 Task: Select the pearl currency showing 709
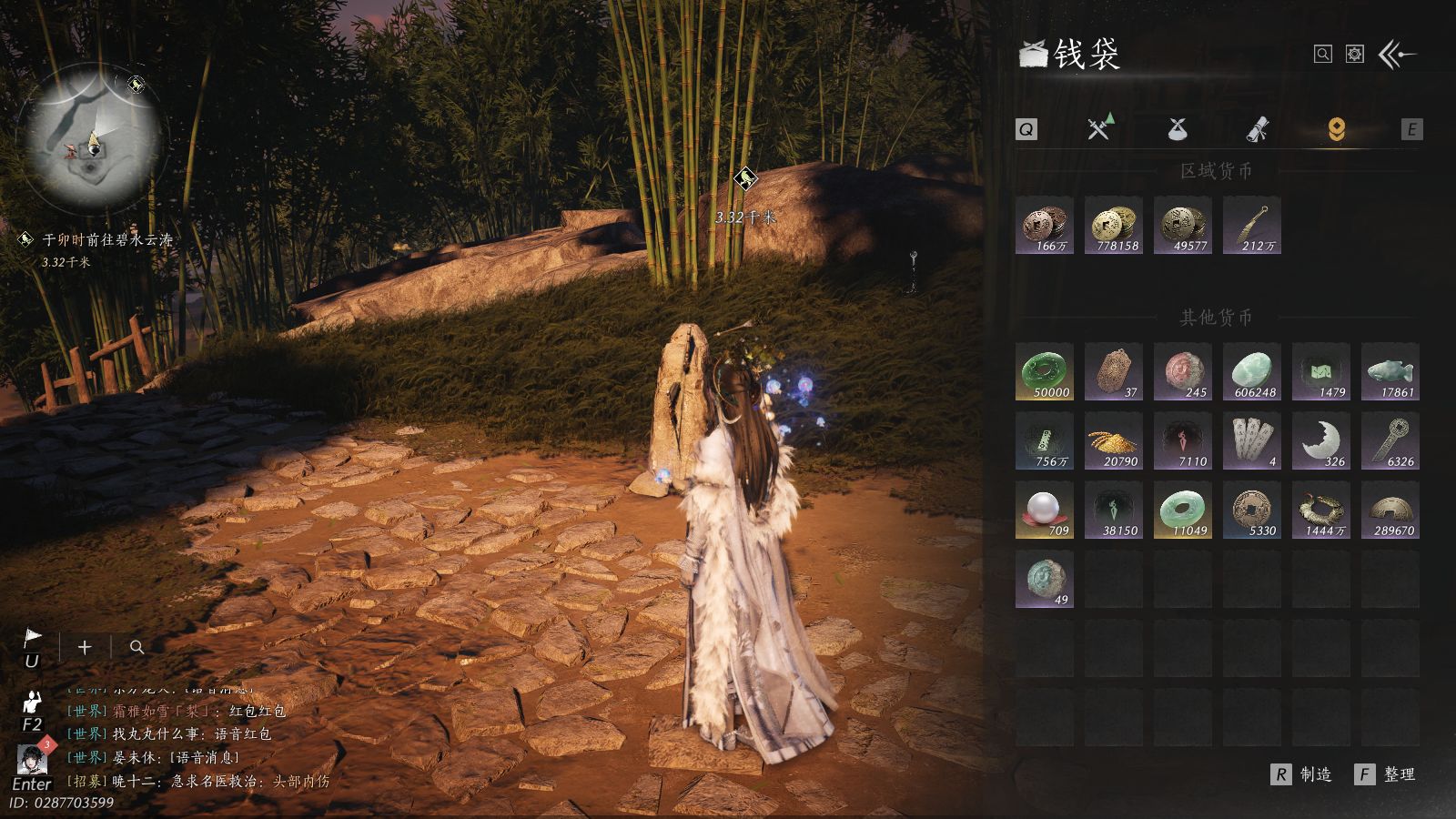[x=1045, y=511]
